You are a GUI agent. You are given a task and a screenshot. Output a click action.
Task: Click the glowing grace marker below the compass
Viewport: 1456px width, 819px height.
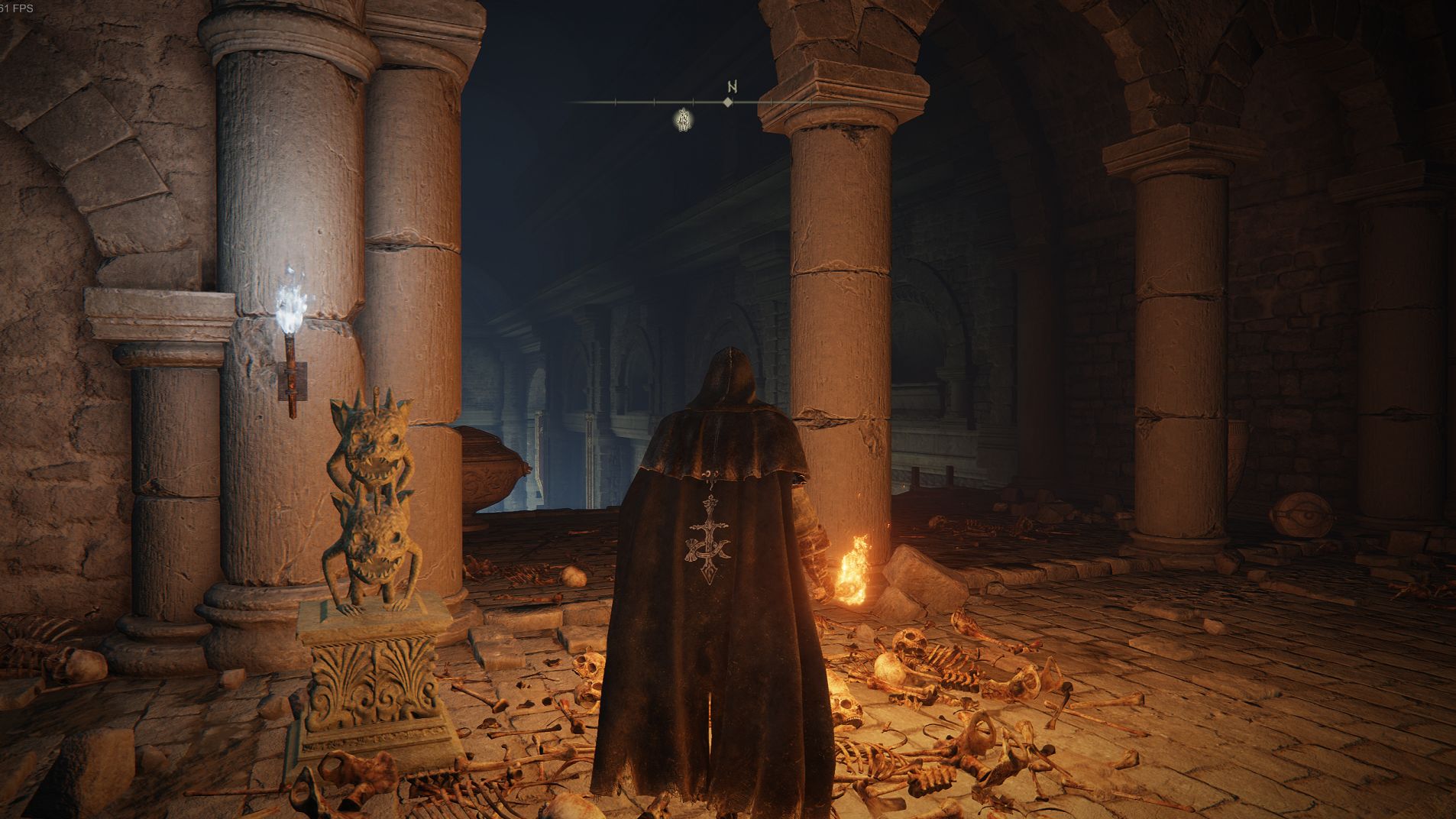[684, 119]
